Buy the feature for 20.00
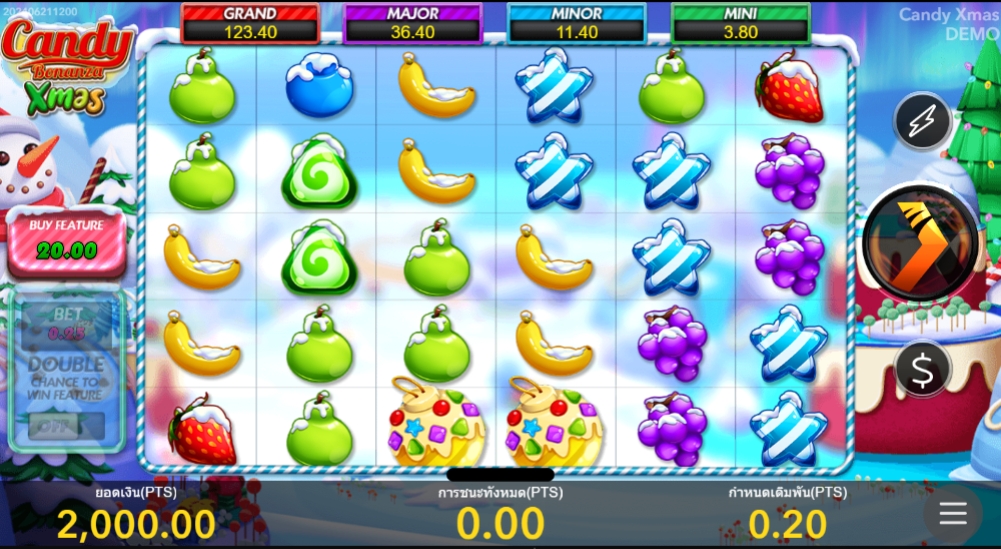Screen dimensions: 1001x549 tap(66, 243)
